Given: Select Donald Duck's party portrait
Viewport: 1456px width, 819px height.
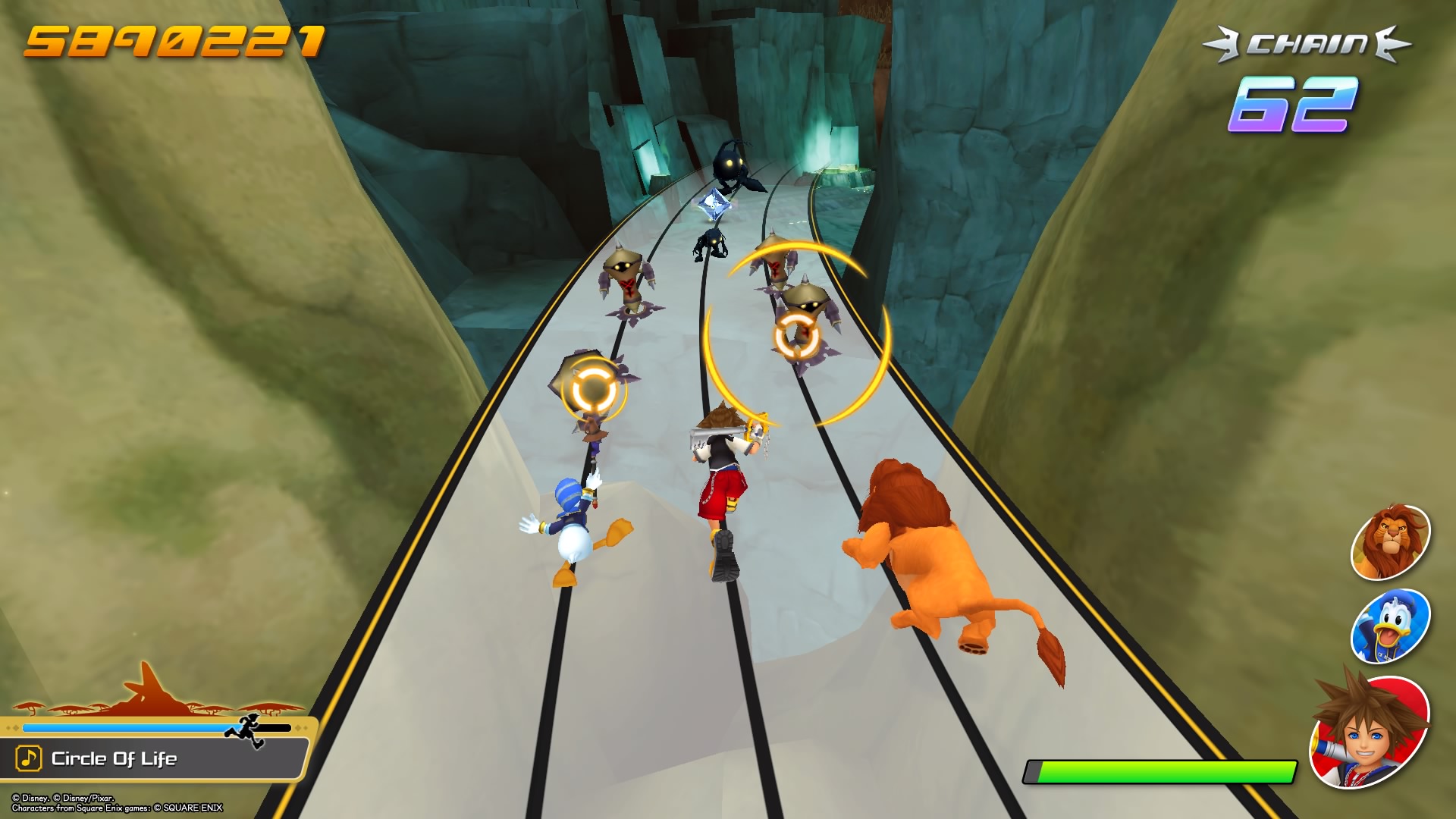Looking at the screenshot, I should click(1390, 626).
